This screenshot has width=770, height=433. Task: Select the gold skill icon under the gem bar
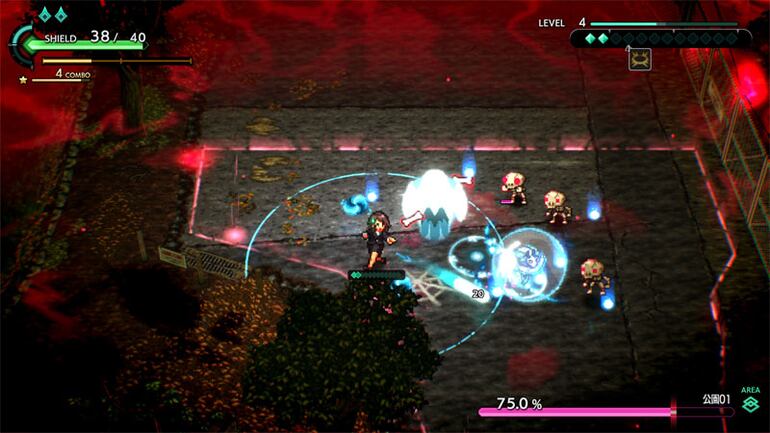pyautogui.click(x=639, y=59)
